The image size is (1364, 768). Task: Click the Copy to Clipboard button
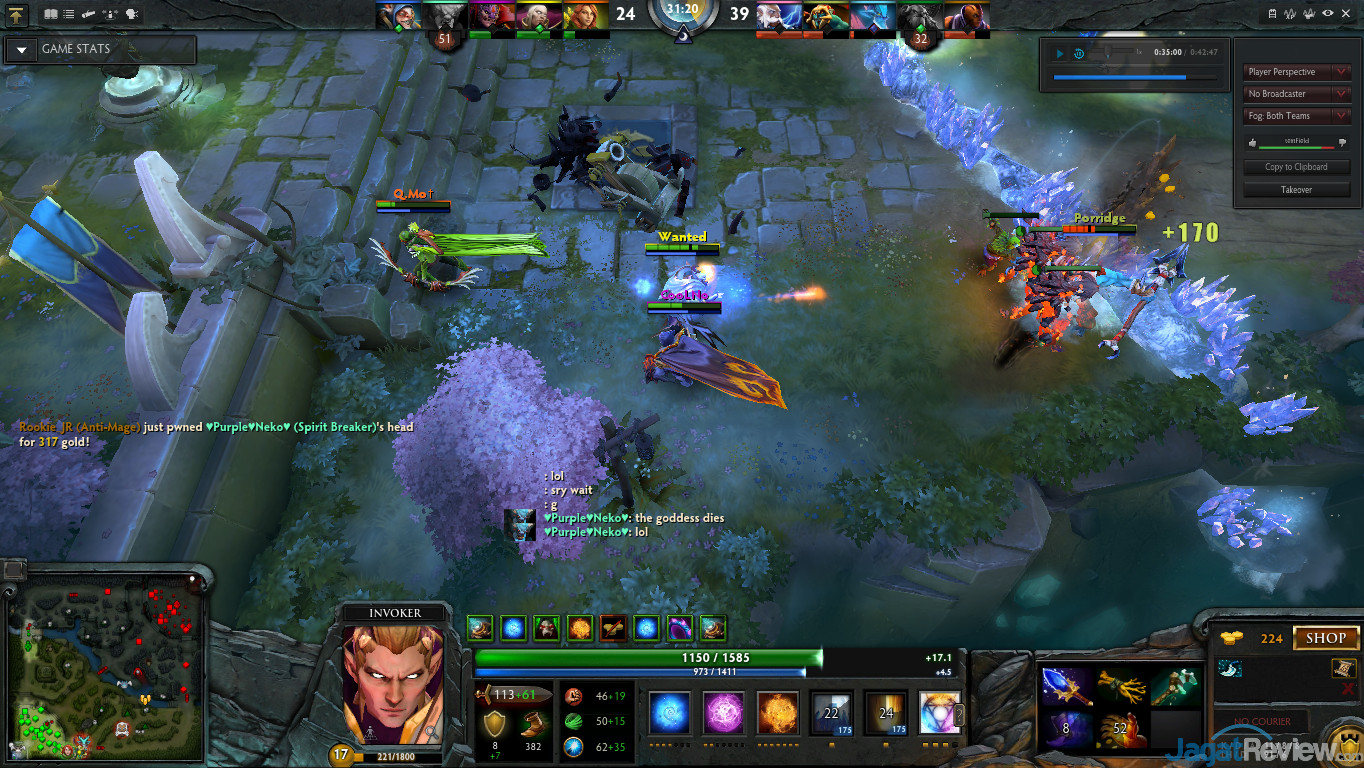tap(1296, 167)
